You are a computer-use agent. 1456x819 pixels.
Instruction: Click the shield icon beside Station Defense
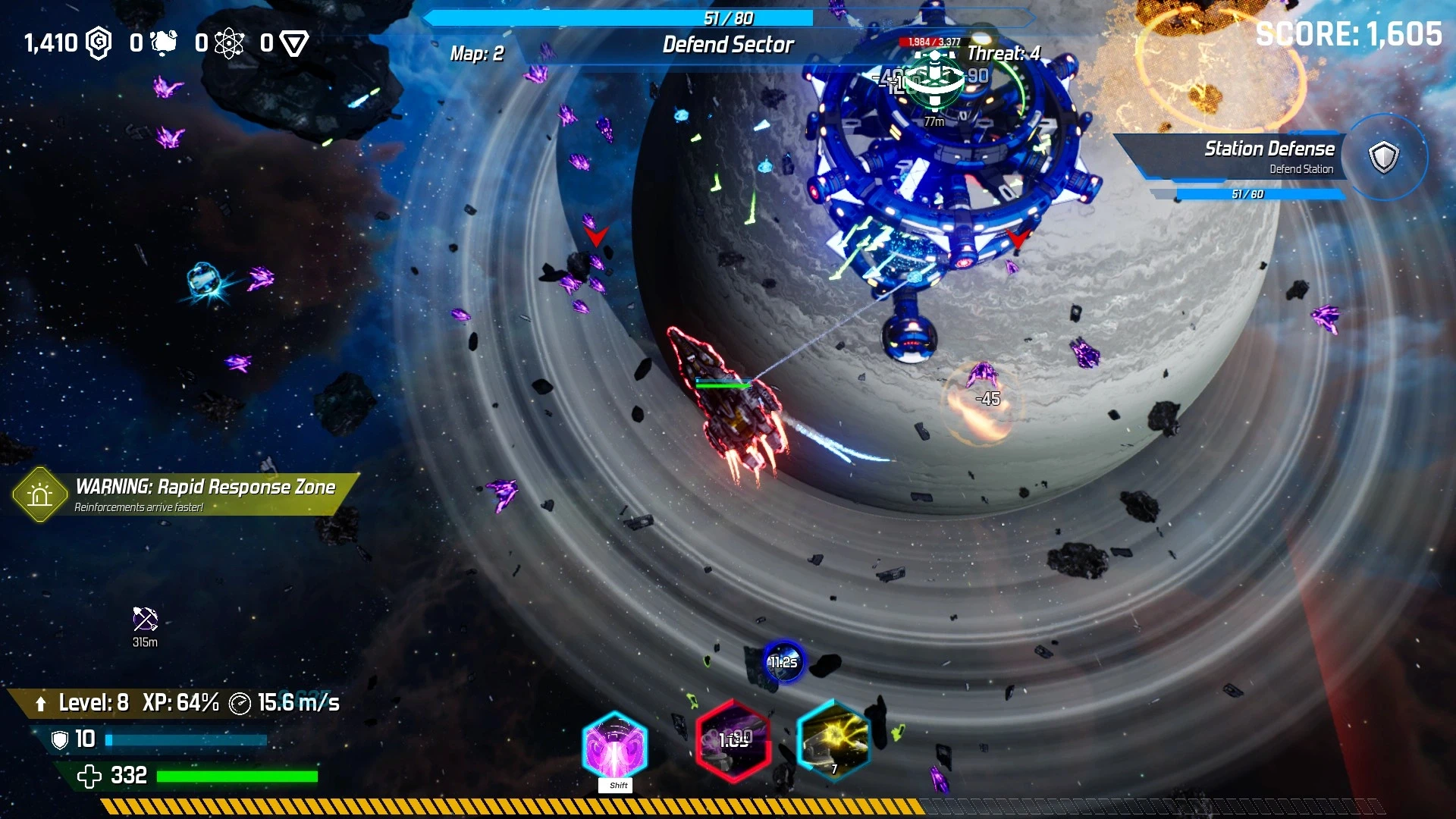(1383, 157)
